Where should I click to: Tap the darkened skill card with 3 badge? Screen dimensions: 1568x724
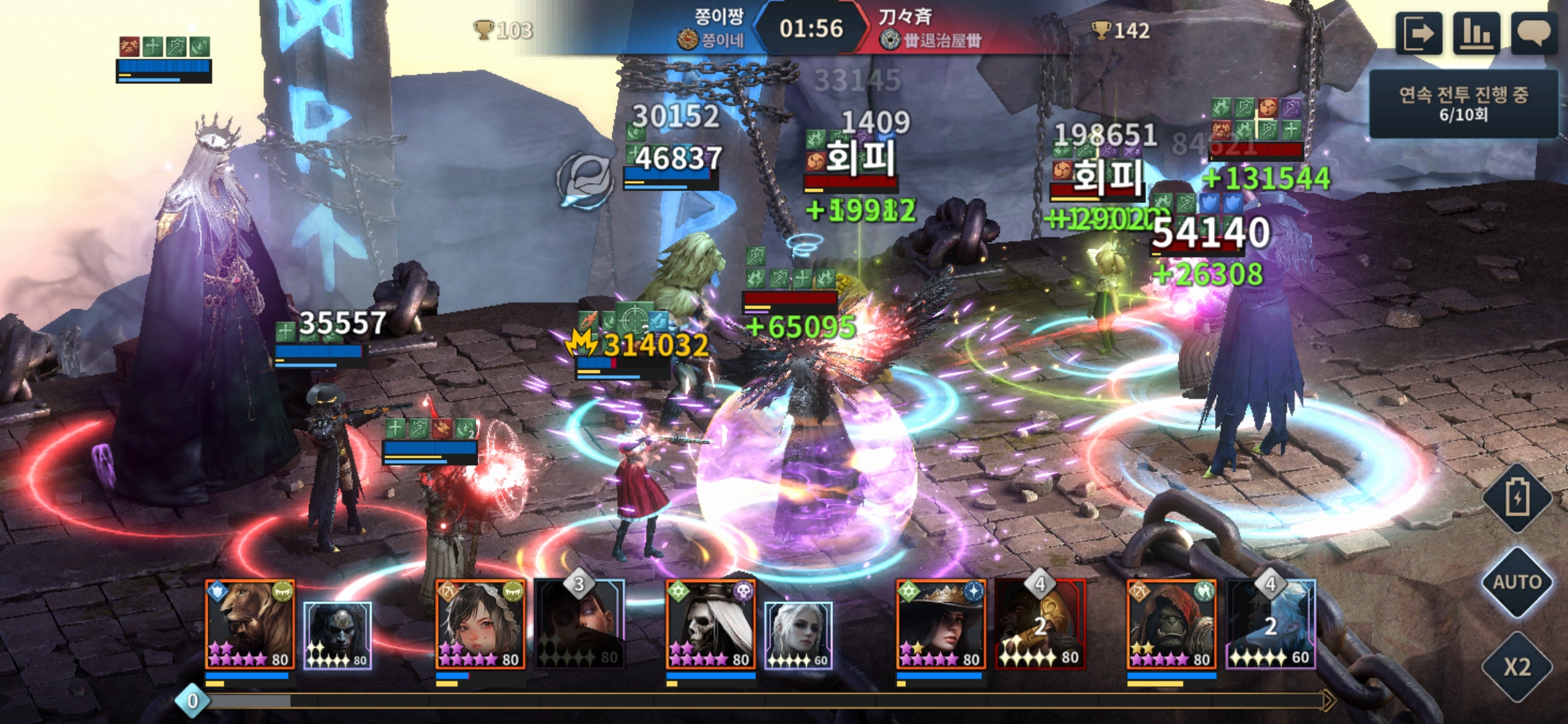580,625
